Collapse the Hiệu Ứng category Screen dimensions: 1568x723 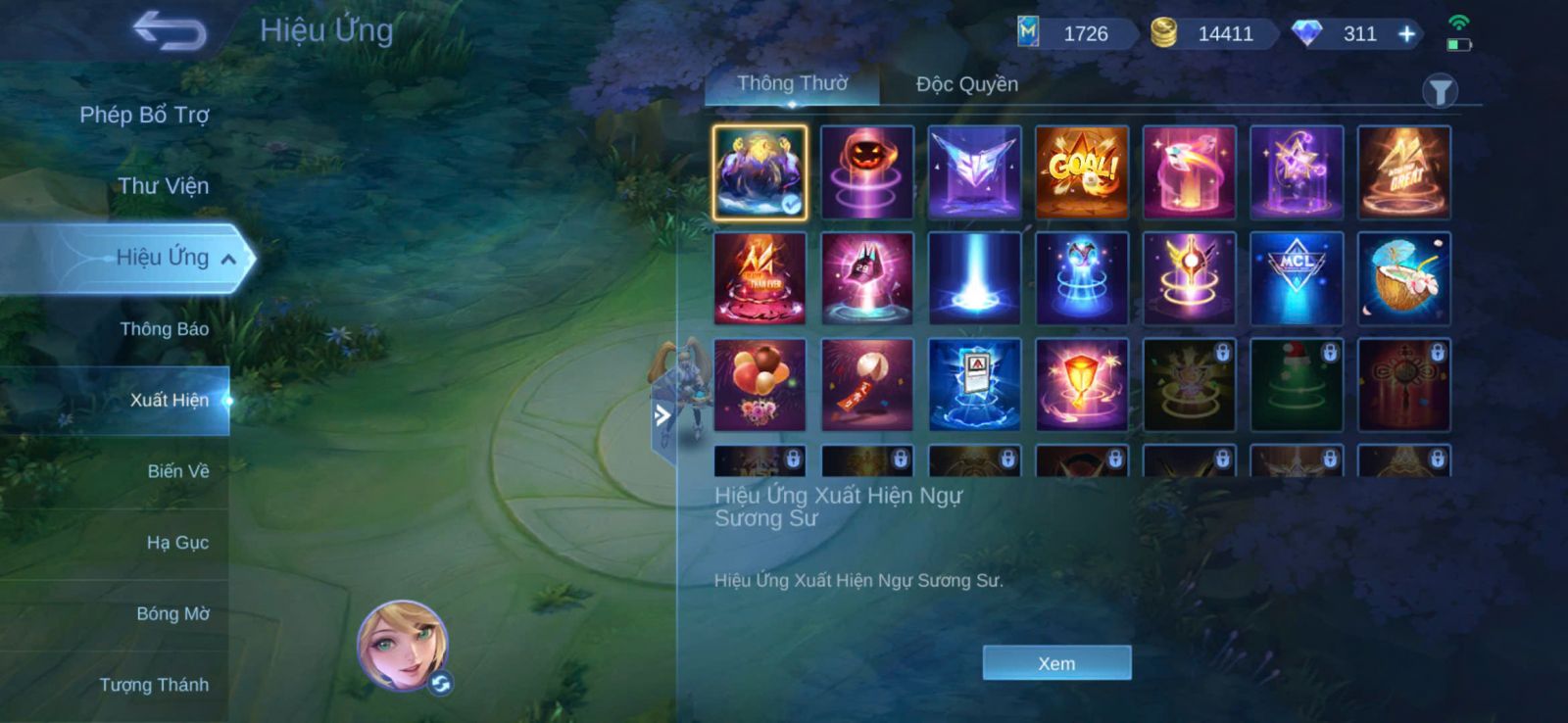click(x=228, y=259)
